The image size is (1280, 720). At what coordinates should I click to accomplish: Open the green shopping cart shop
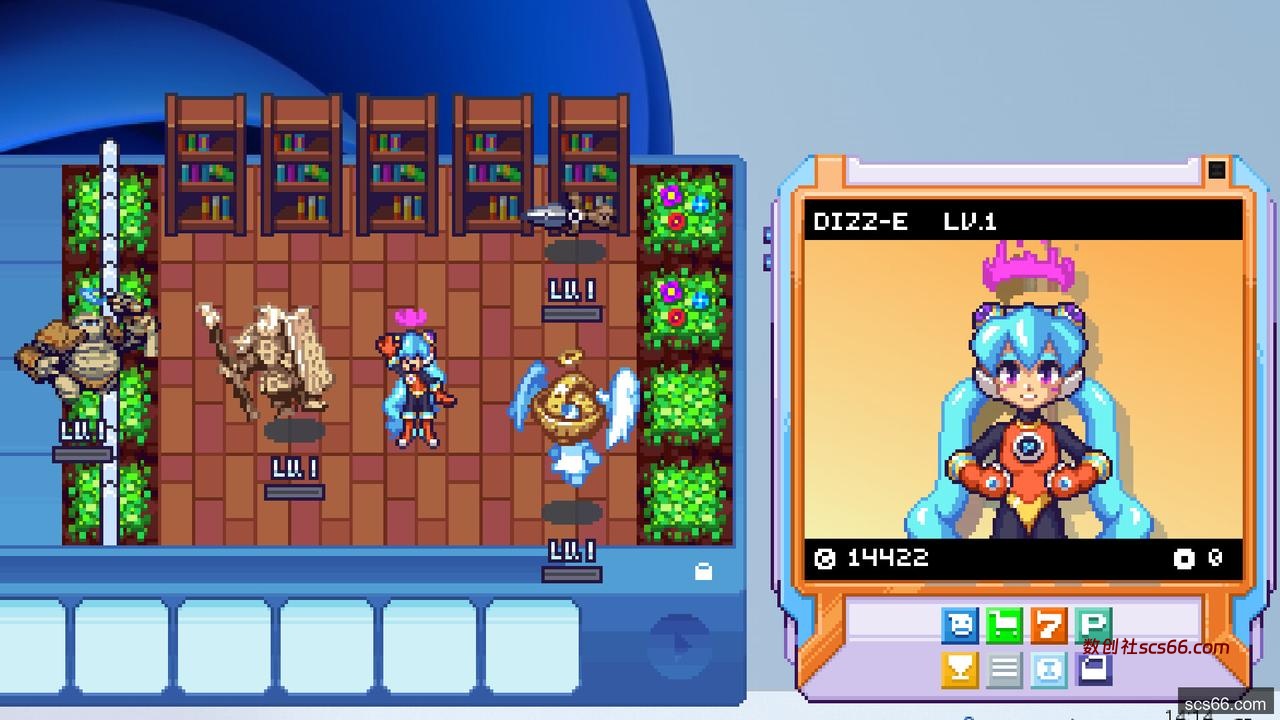tap(1004, 626)
